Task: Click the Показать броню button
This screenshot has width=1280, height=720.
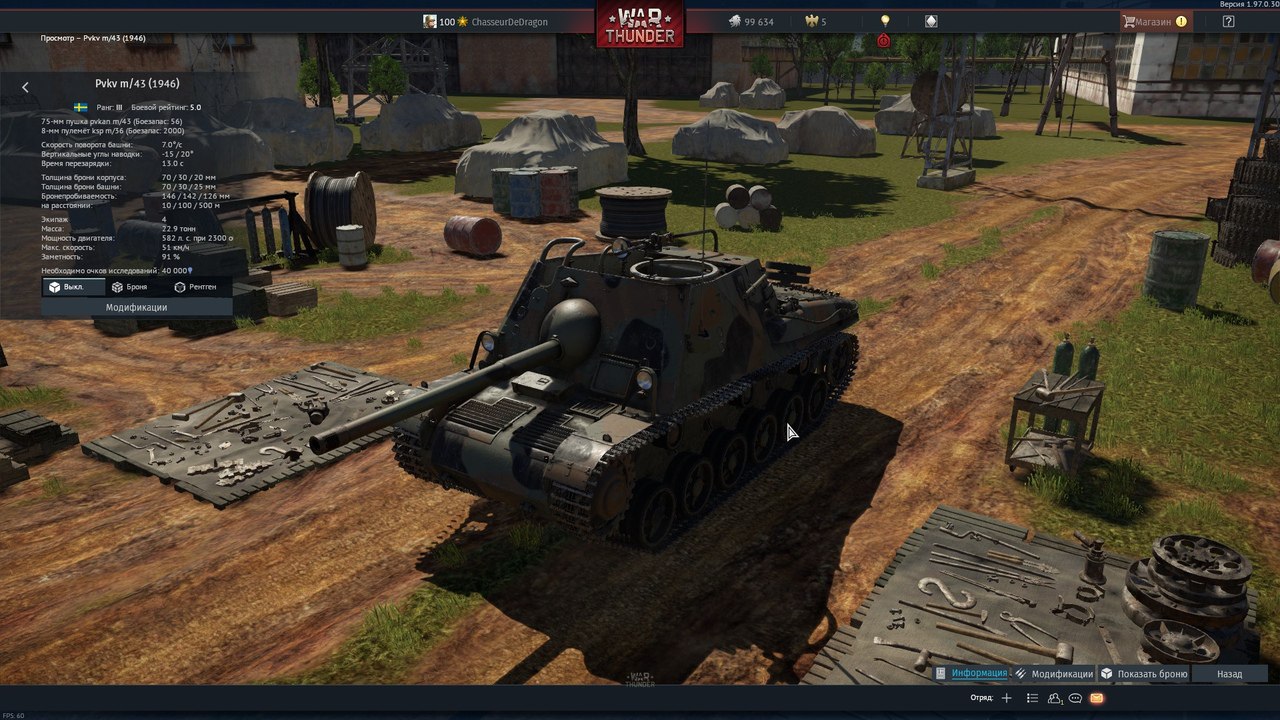Action: 1144,674
